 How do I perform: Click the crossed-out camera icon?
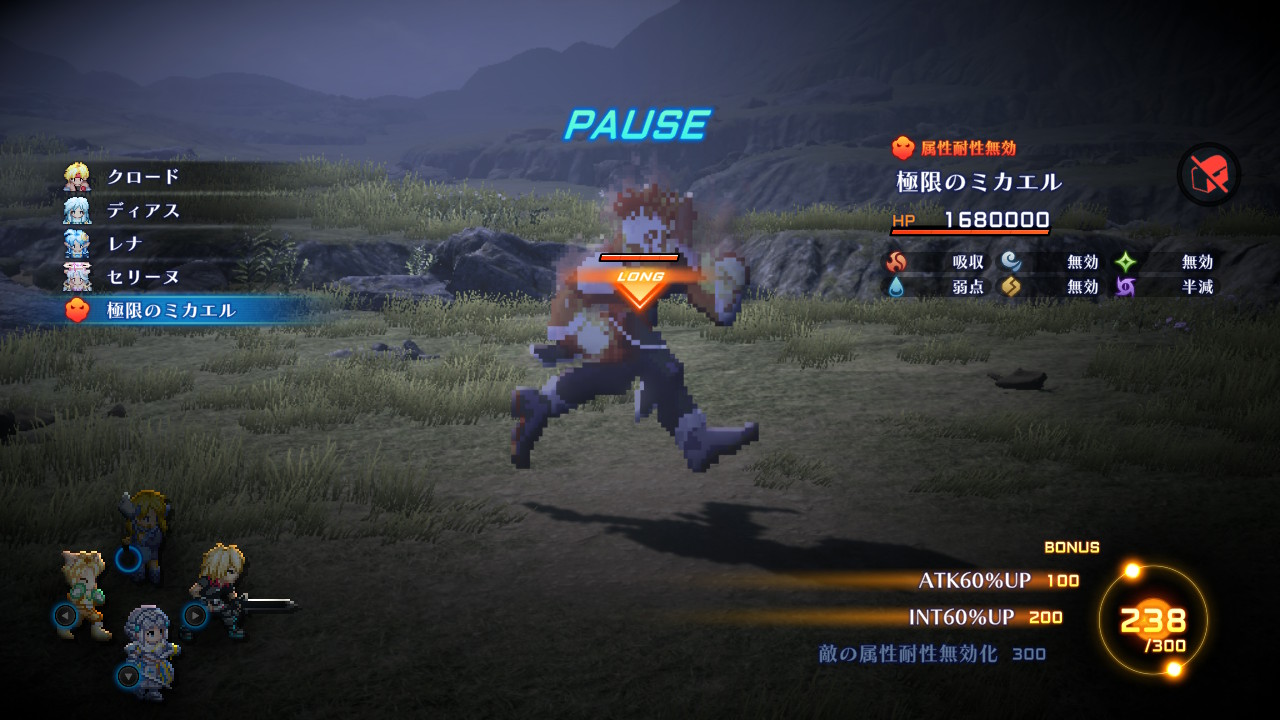coord(1209,175)
